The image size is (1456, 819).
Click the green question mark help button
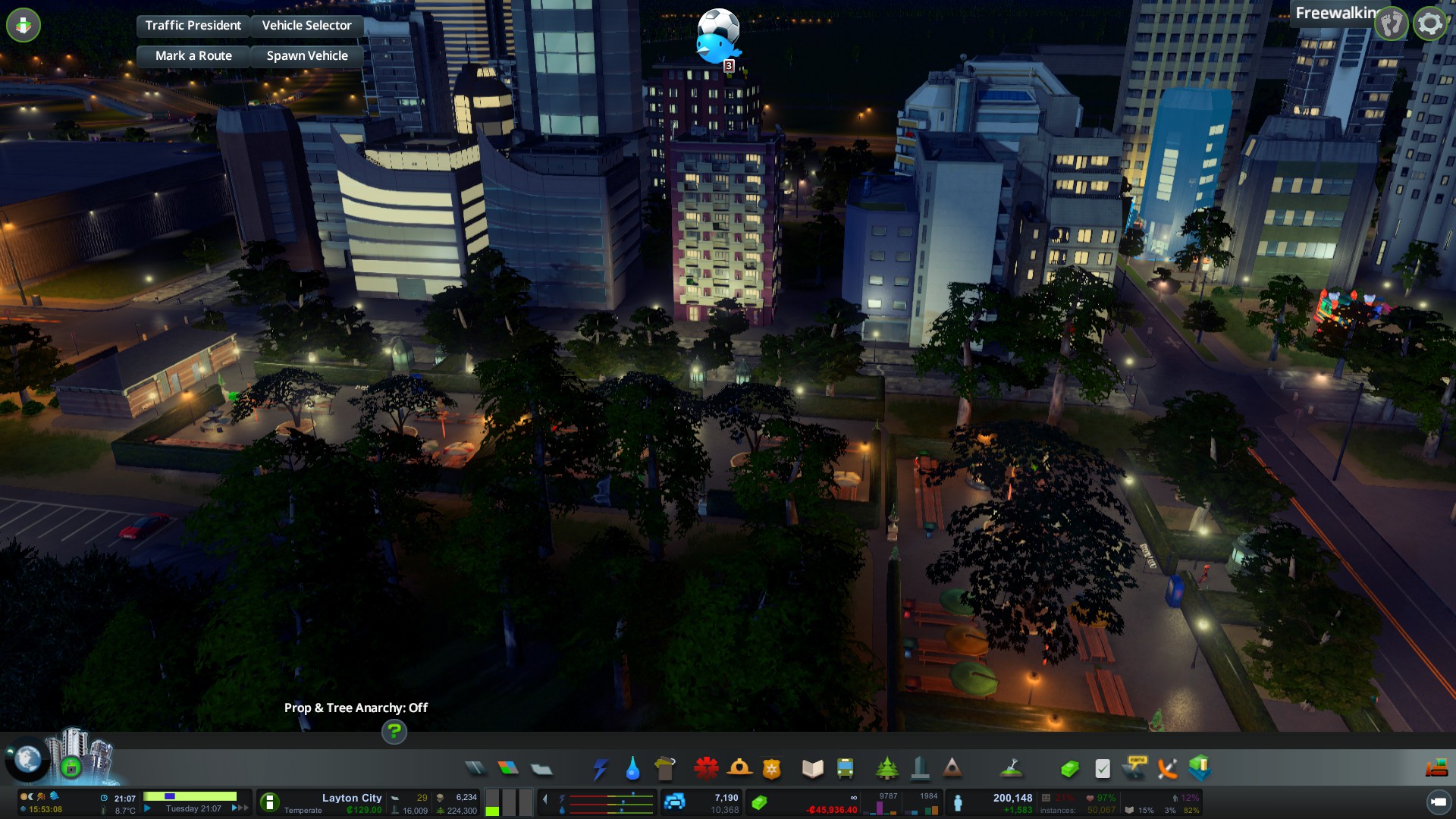[x=394, y=732]
